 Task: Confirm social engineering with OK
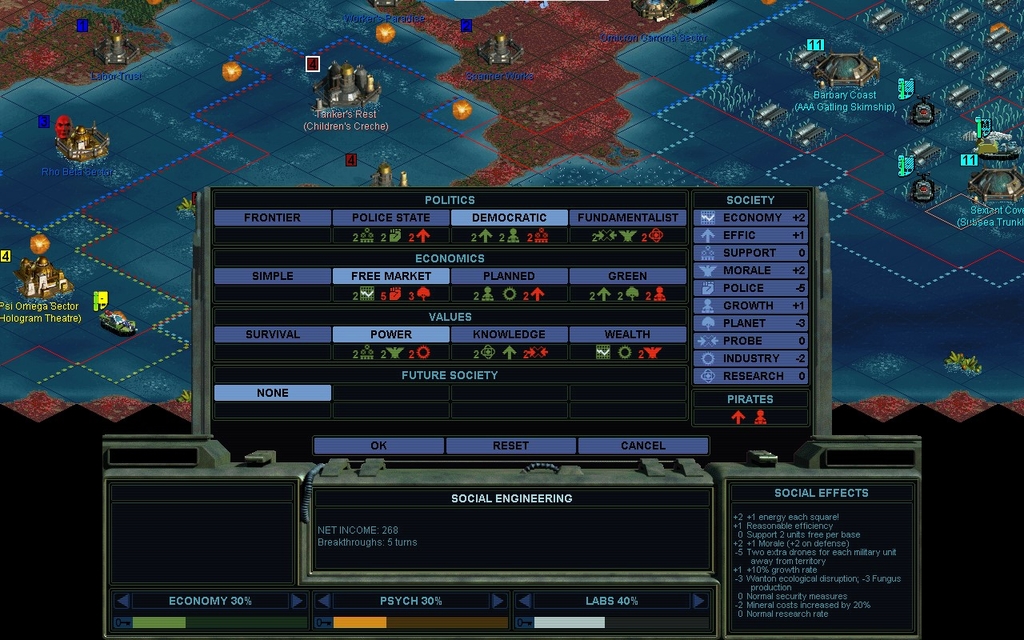(x=378, y=446)
